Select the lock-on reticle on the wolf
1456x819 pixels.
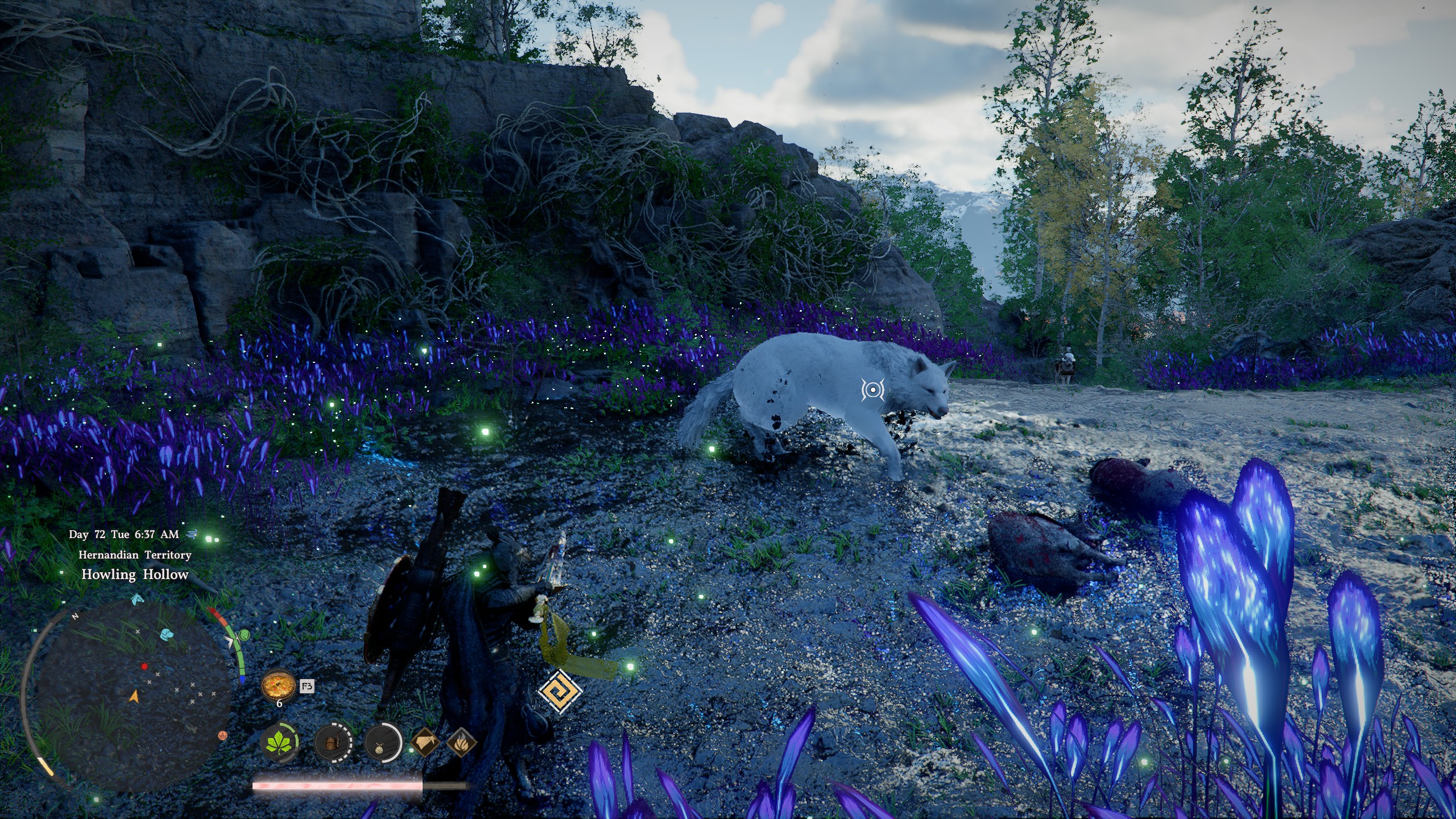click(872, 390)
